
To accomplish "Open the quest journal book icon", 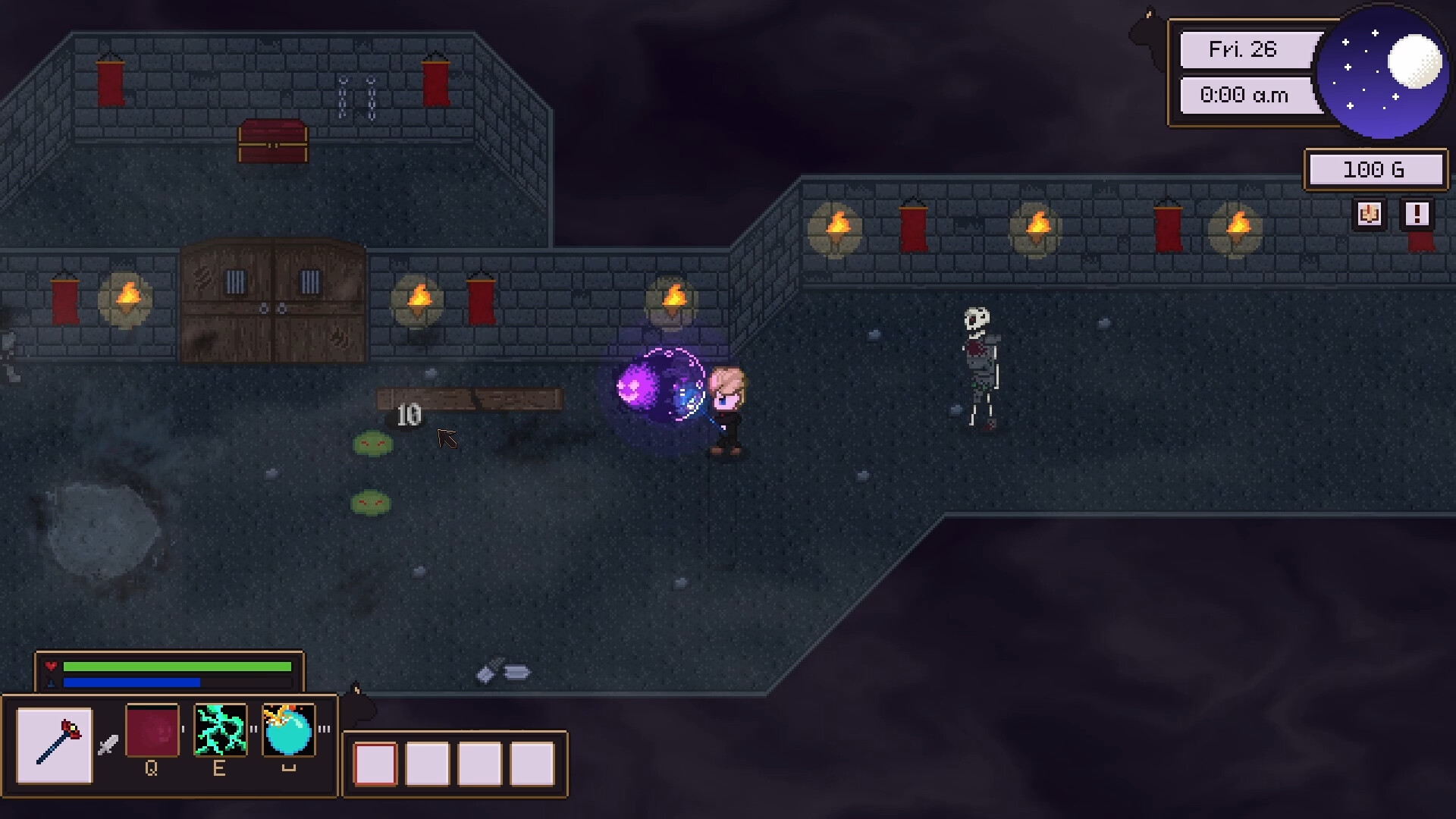I will pos(1368,215).
